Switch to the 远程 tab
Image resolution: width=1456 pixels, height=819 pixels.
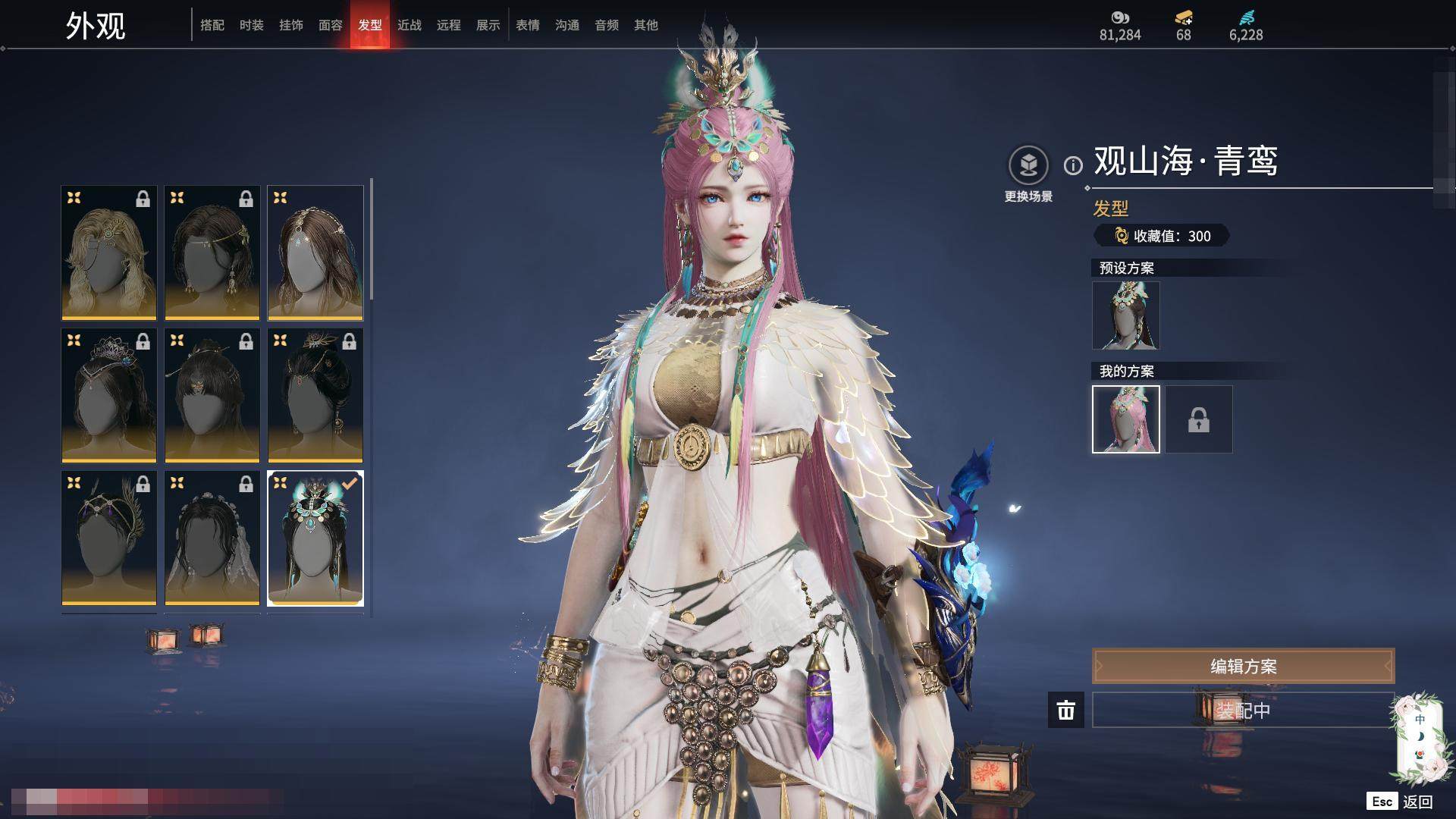[x=449, y=25]
